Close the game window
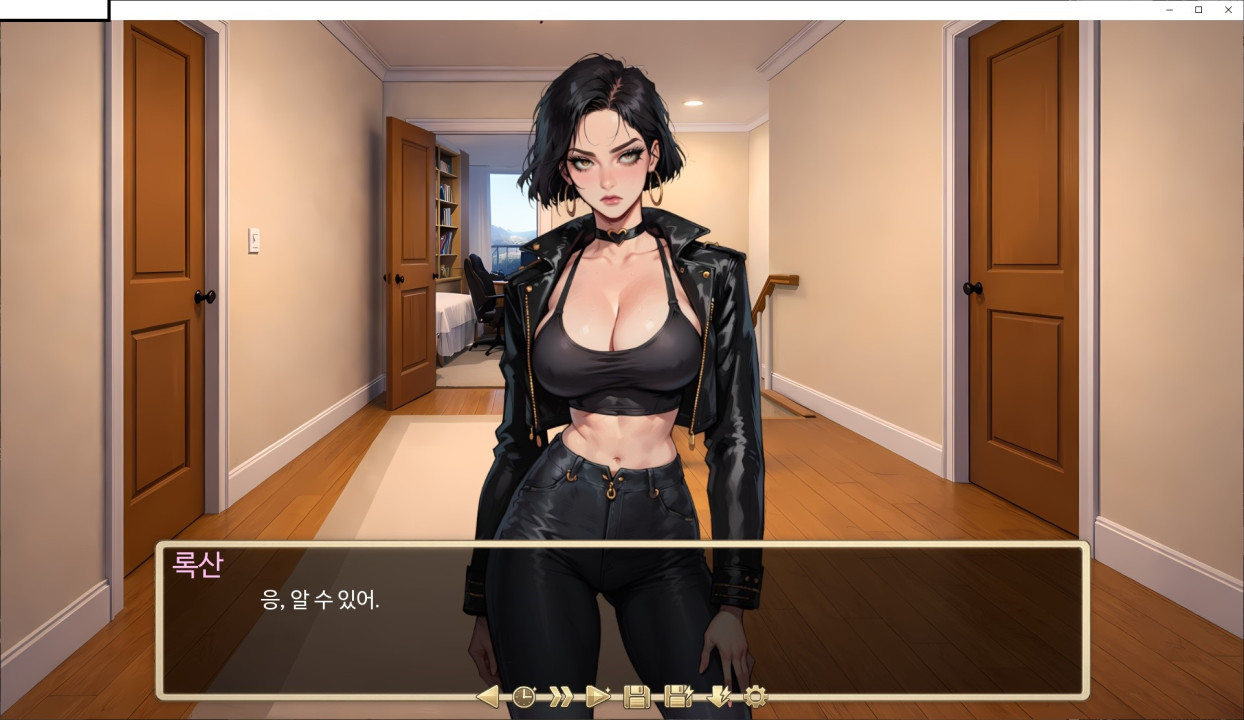Screen dimensions: 1244x720 point(1228,10)
